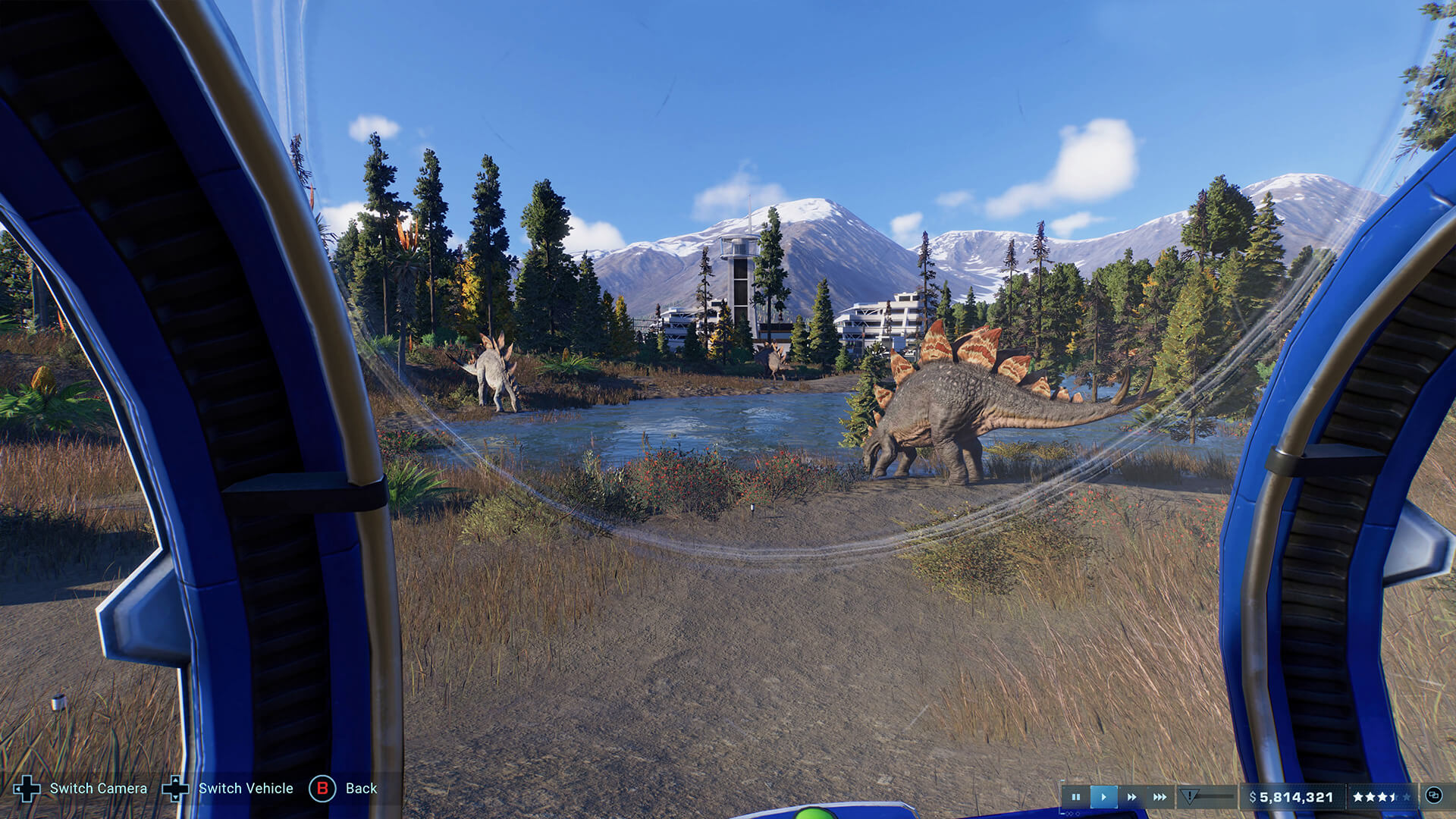This screenshot has width=1456, height=819.
Task: Click the half-filled fourth rating star
Action: coord(1391,796)
